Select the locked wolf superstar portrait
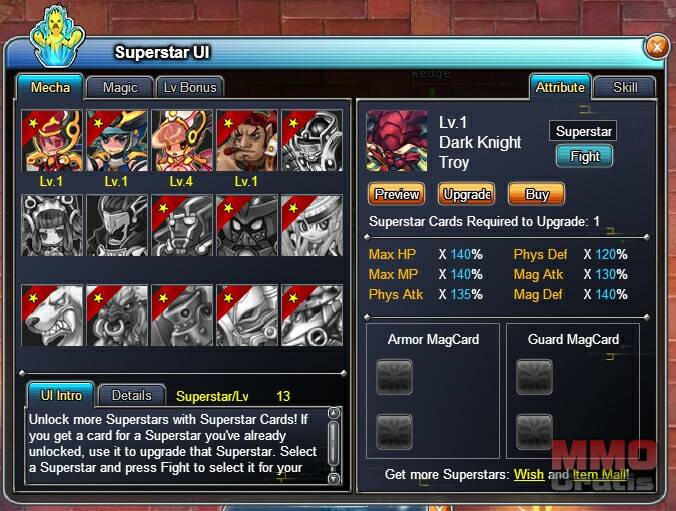 (51, 315)
